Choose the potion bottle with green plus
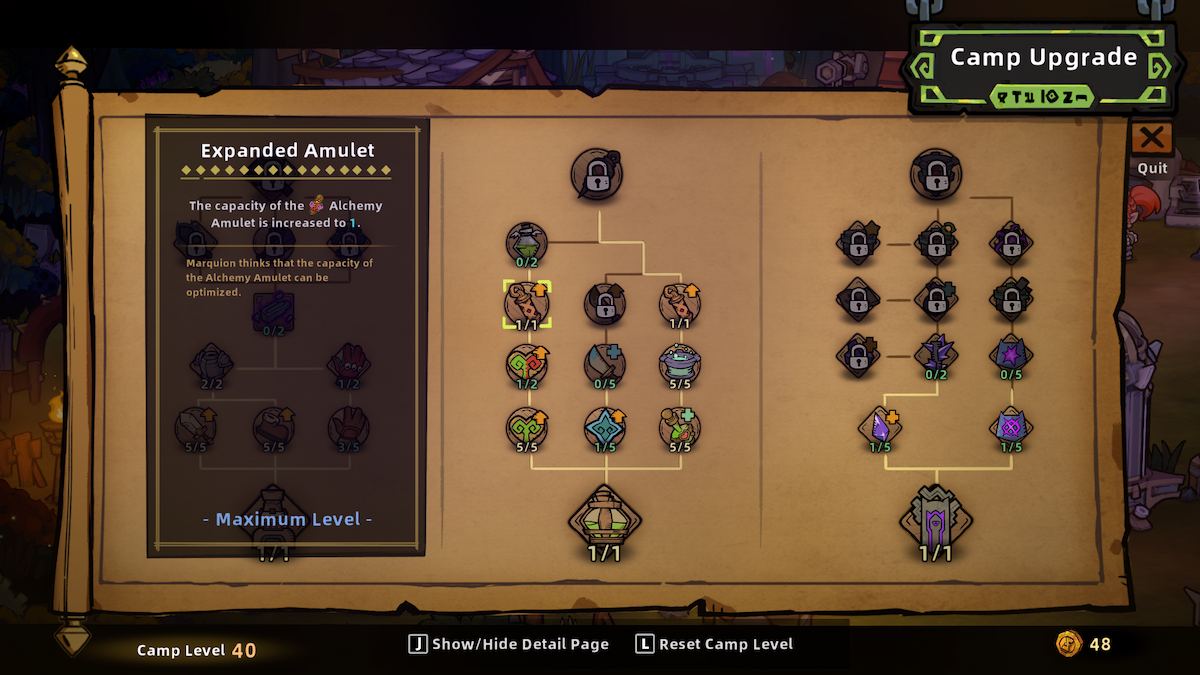The height and width of the screenshot is (675, 1200). pos(681,427)
